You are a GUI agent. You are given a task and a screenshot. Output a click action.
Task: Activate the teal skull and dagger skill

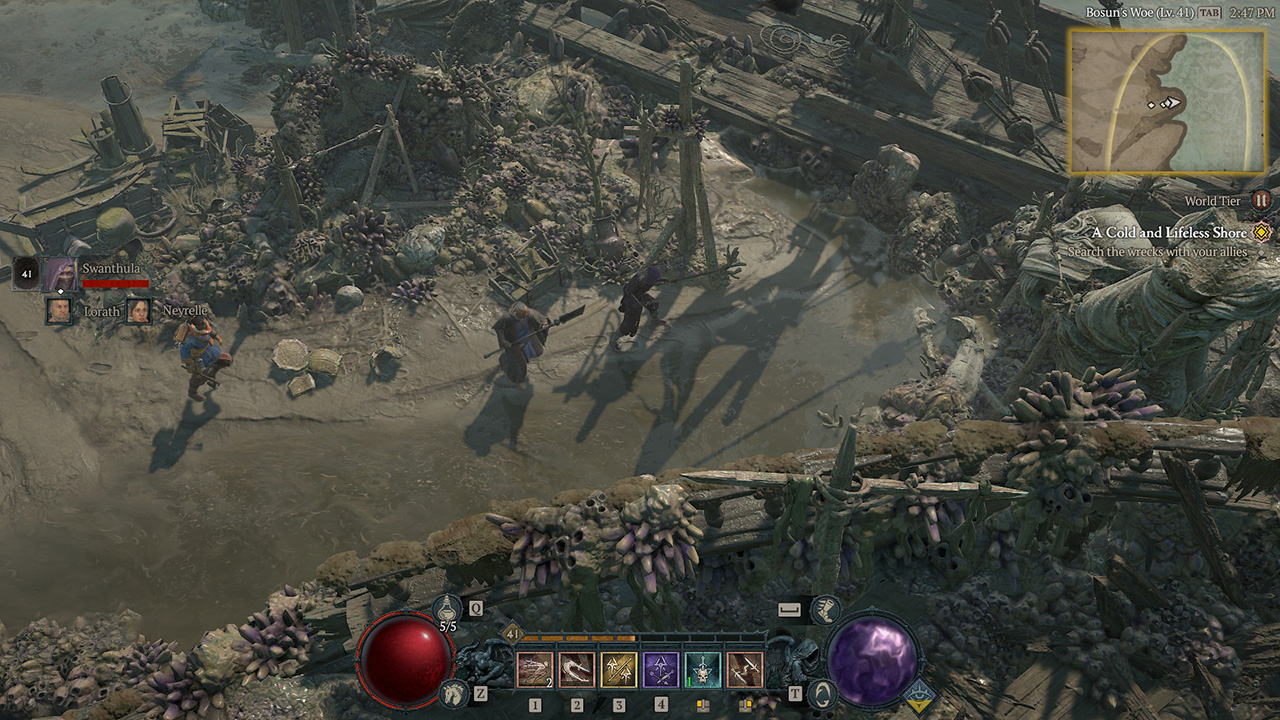point(703,669)
